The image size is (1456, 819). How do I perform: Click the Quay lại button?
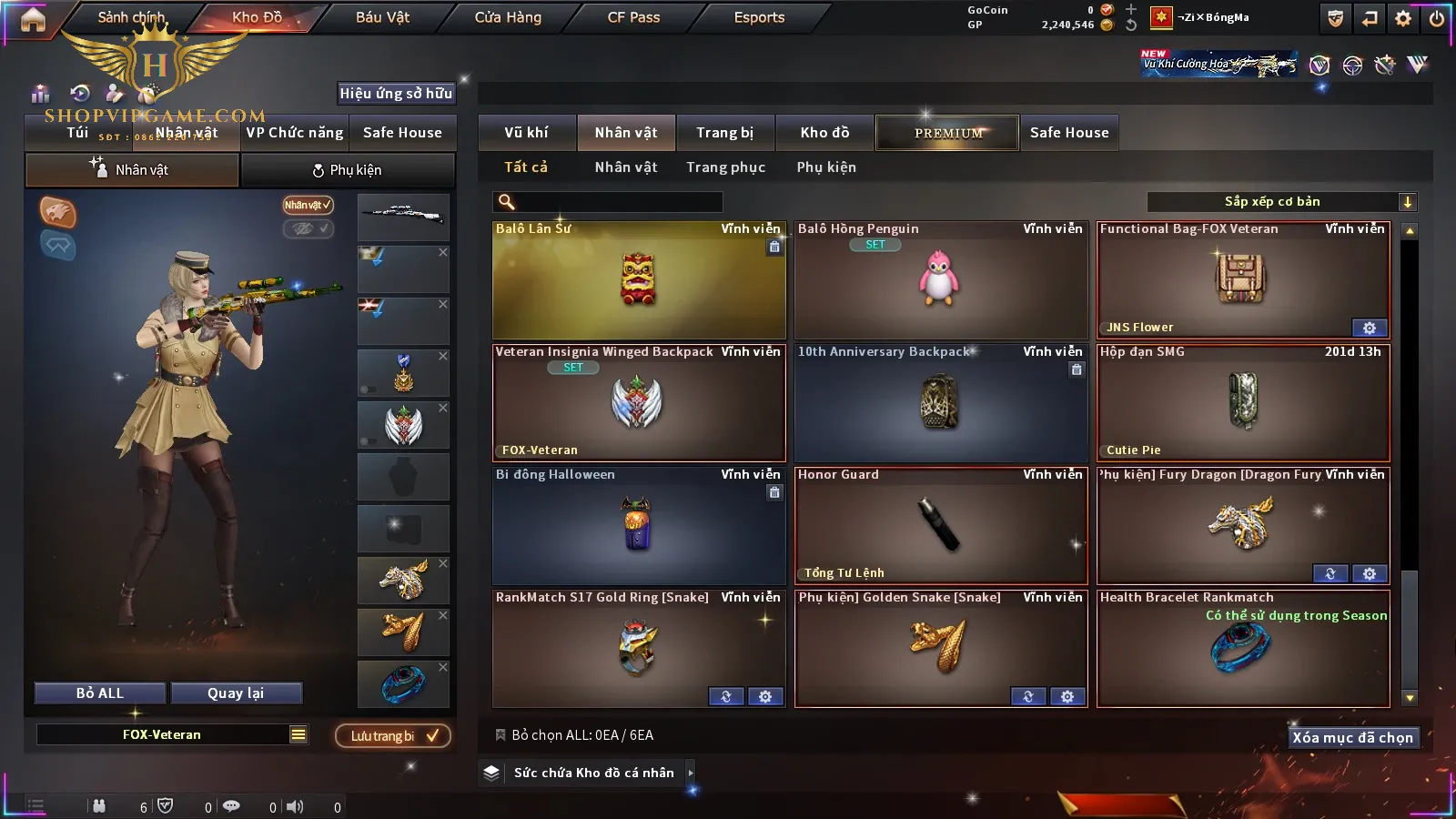pyautogui.click(x=236, y=693)
